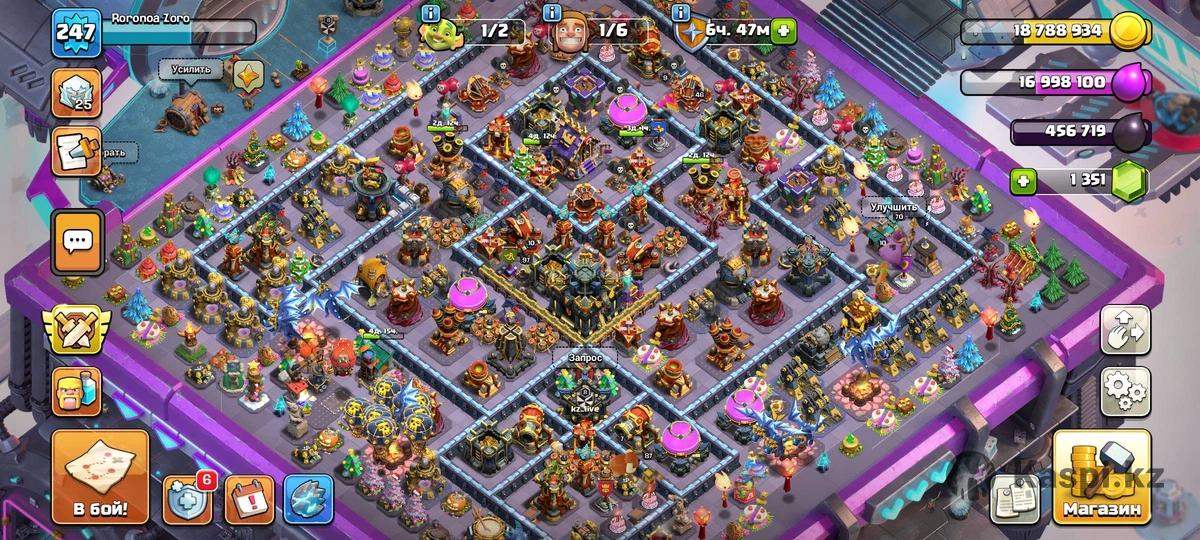The height and width of the screenshot is (540, 1200).
Task: Extend shield with its green plus button
Action: [786, 31]
